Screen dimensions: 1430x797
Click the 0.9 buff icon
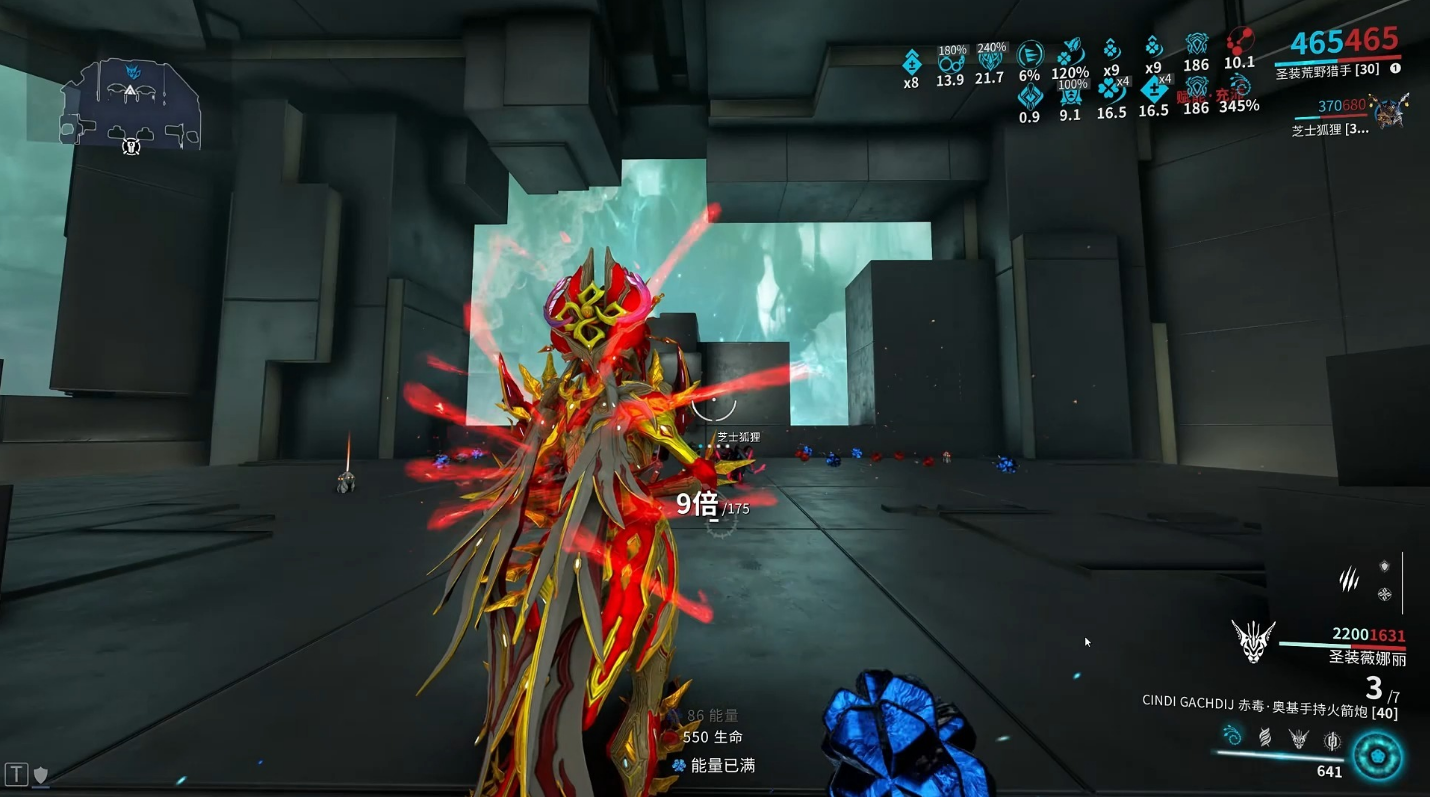click(1029, 97)
